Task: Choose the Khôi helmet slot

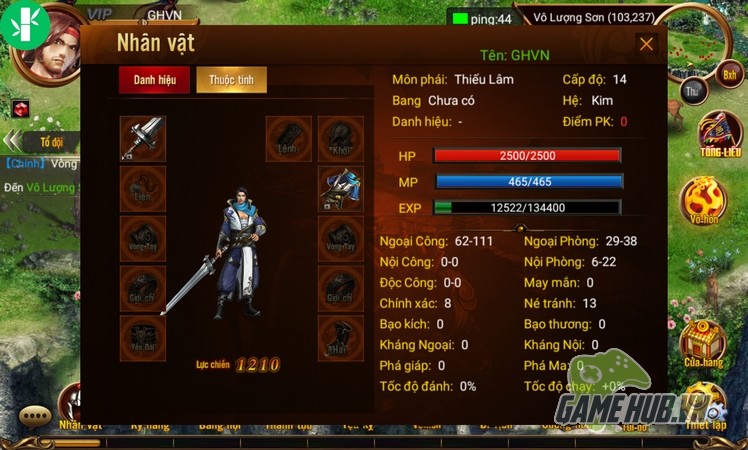Action: tap(340, 139)
